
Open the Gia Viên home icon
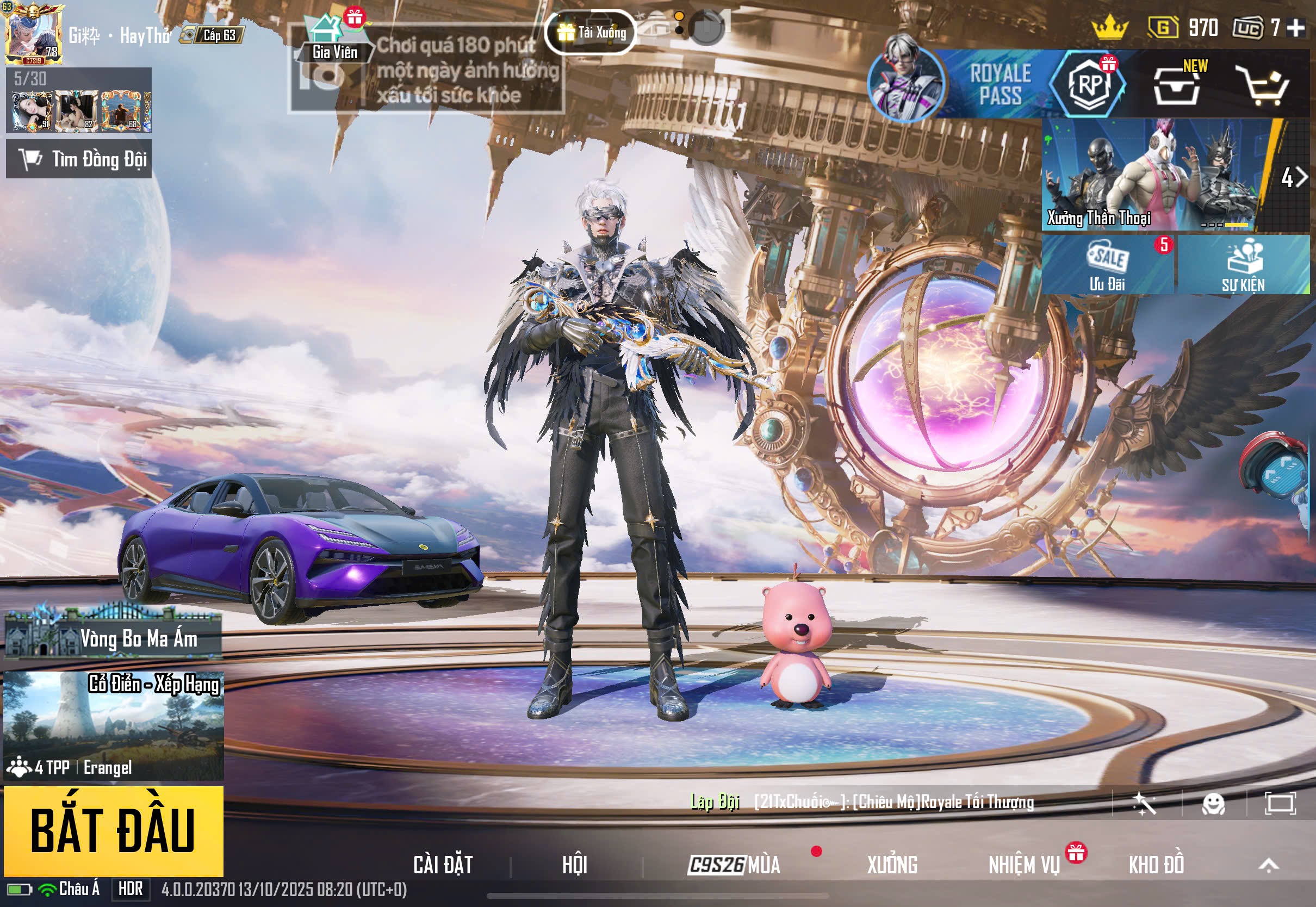332,37
